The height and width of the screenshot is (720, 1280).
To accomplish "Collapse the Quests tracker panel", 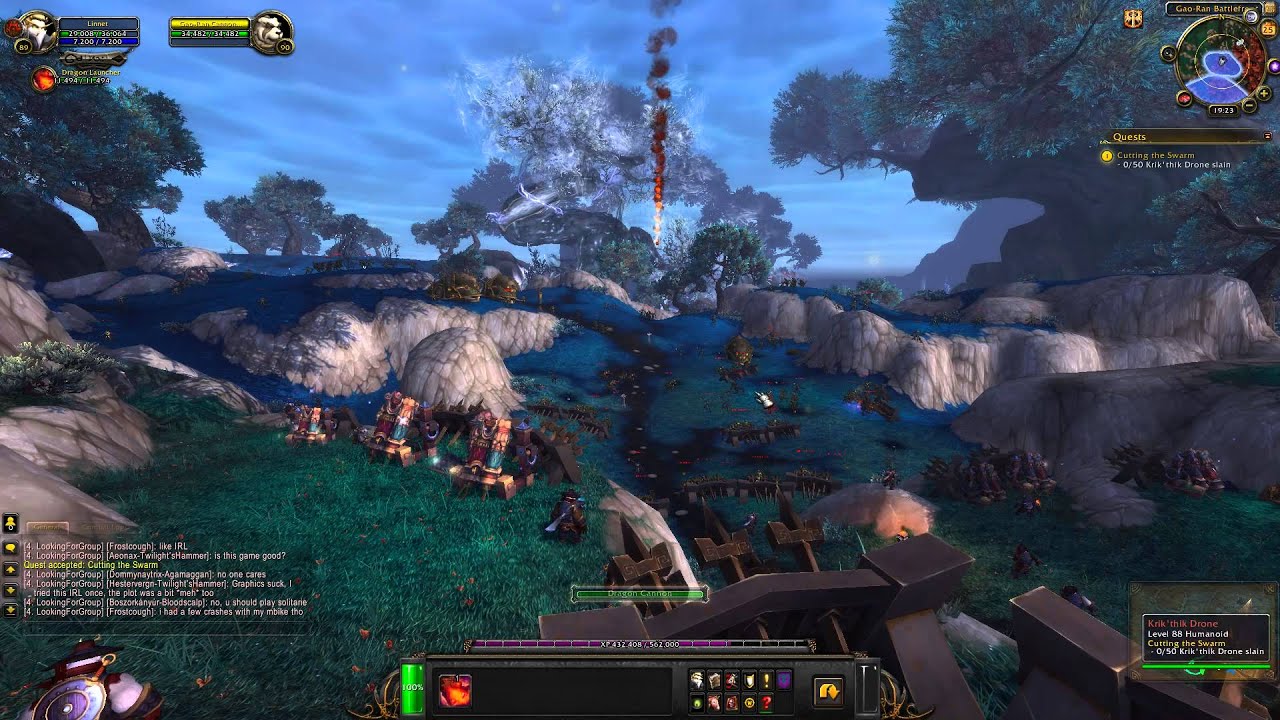I will click(1268, 136).
